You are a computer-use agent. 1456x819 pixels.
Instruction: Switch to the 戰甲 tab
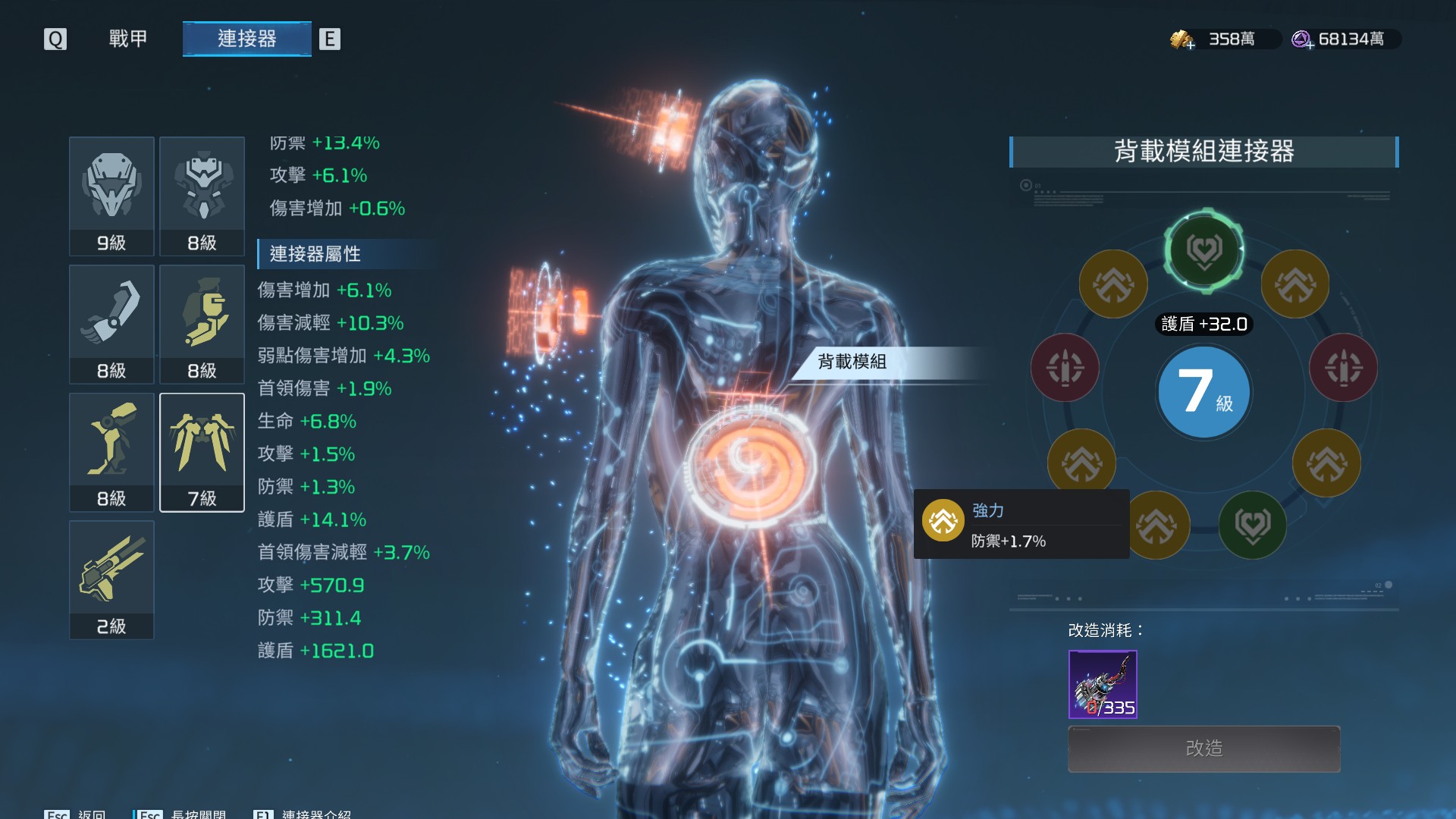tap(127, 39)
